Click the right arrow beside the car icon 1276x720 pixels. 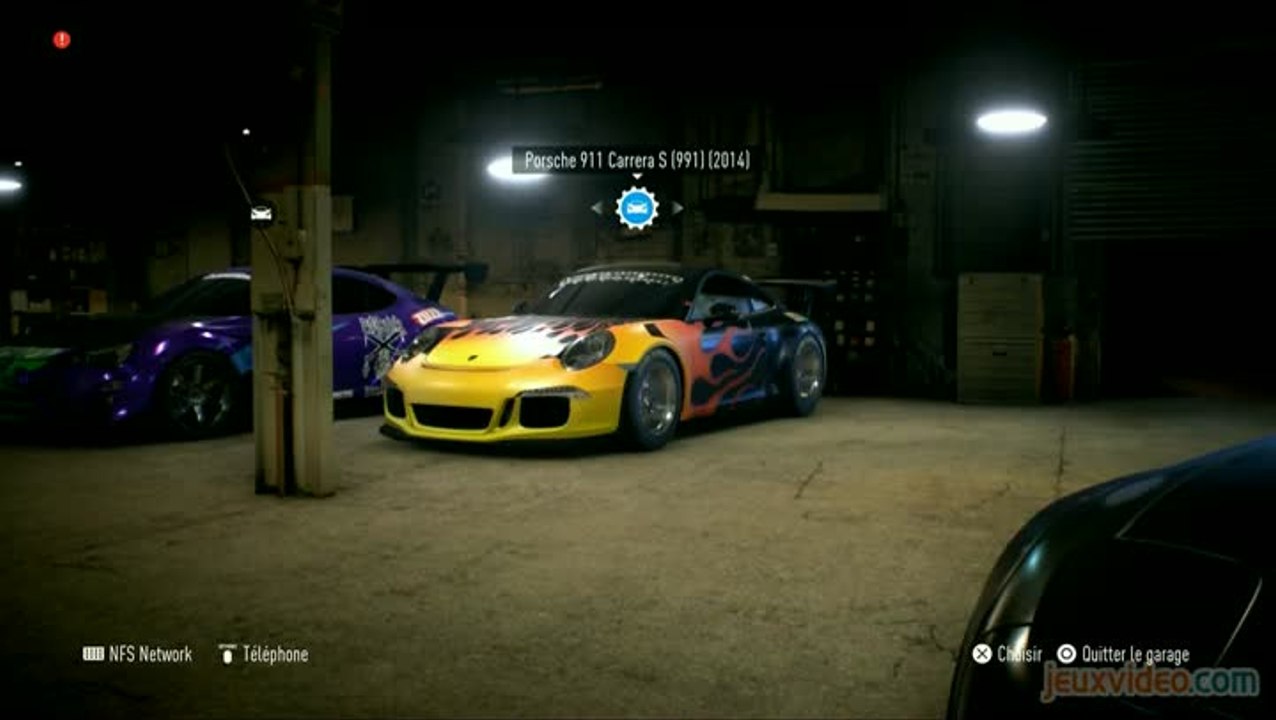pos(677,208)
